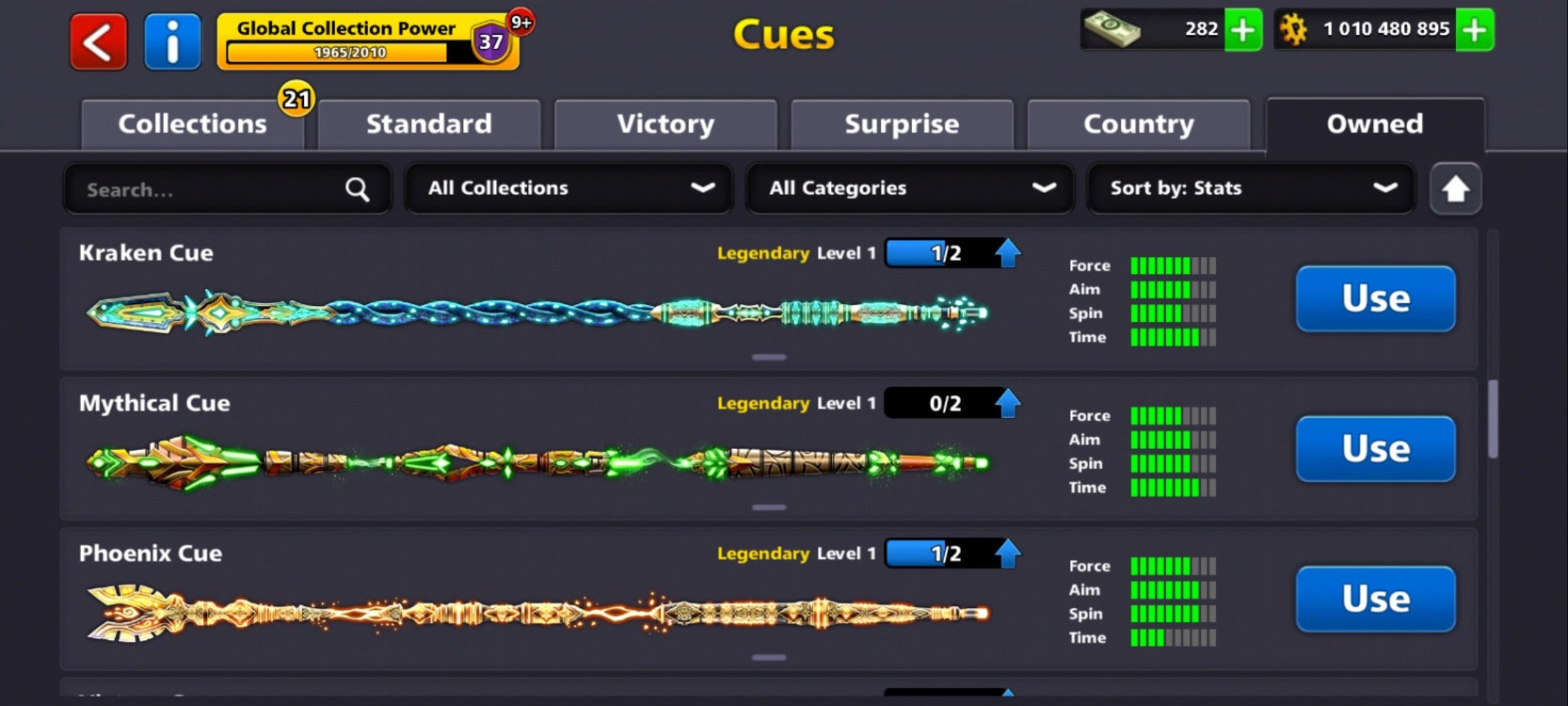Open the All Categories dropdown
Viewport: 1568px width, 706px height.
coord(908,188)
